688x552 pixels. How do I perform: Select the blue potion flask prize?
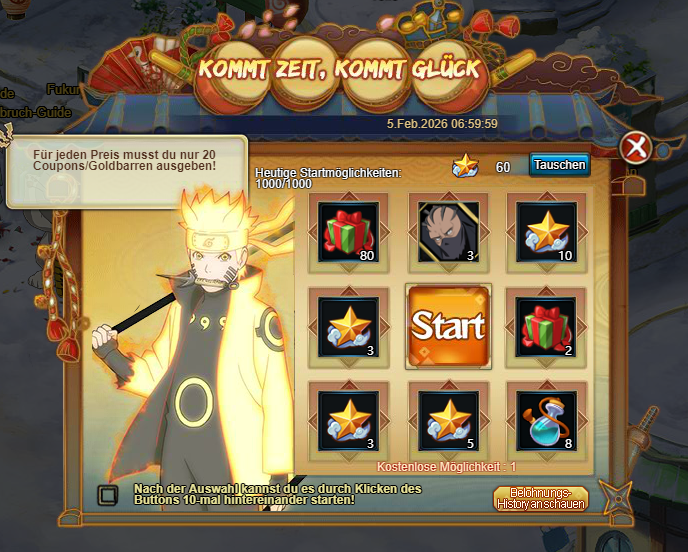coord(546,420)
